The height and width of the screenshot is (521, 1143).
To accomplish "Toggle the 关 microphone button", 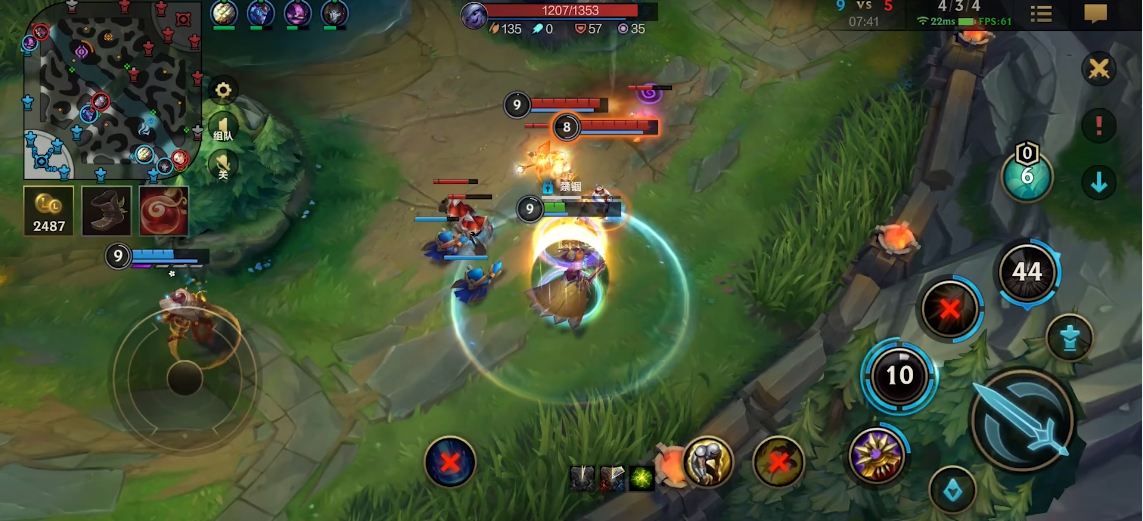I will click(x=223, y=166).
